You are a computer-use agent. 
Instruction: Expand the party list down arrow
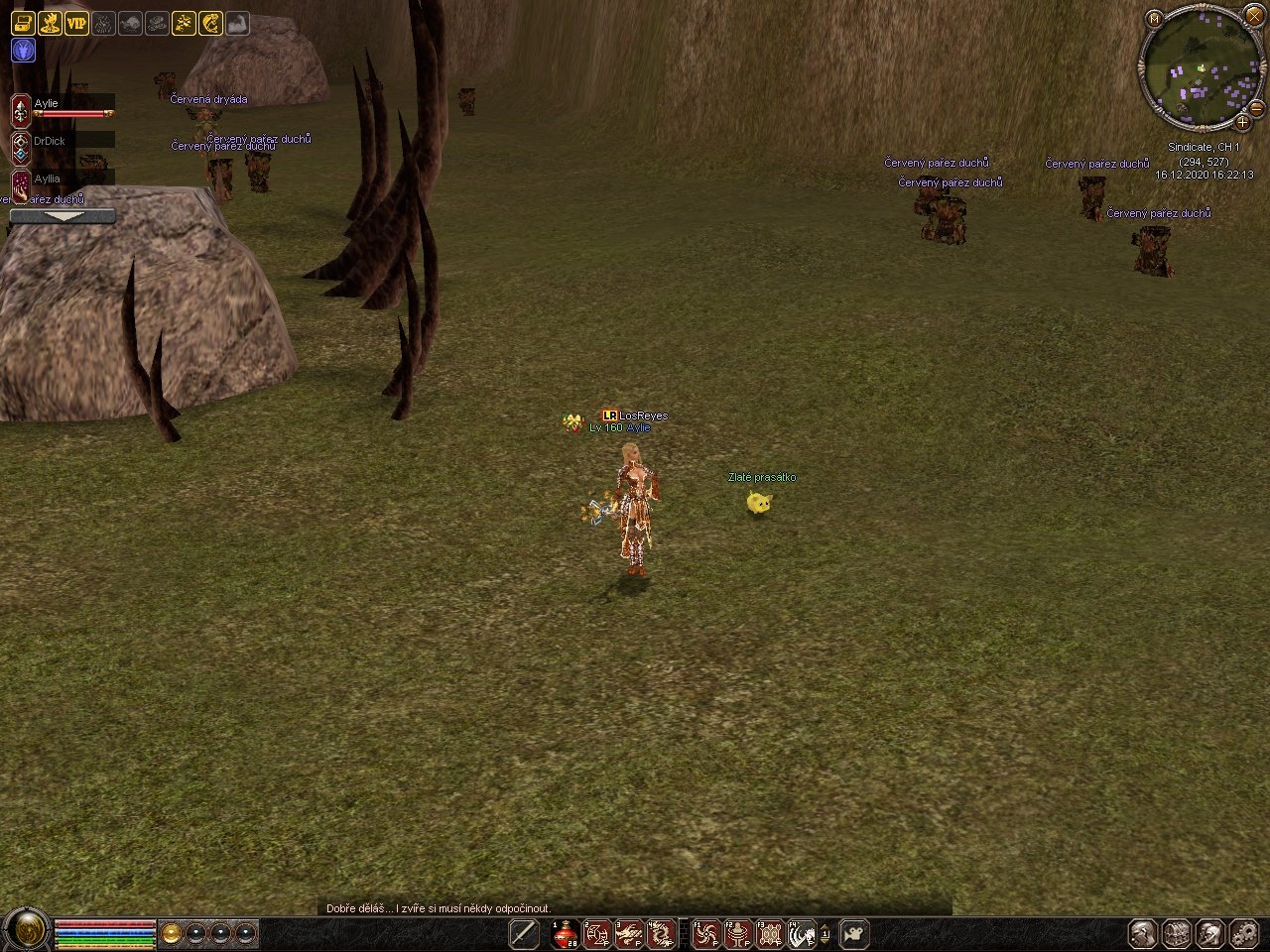63,215
